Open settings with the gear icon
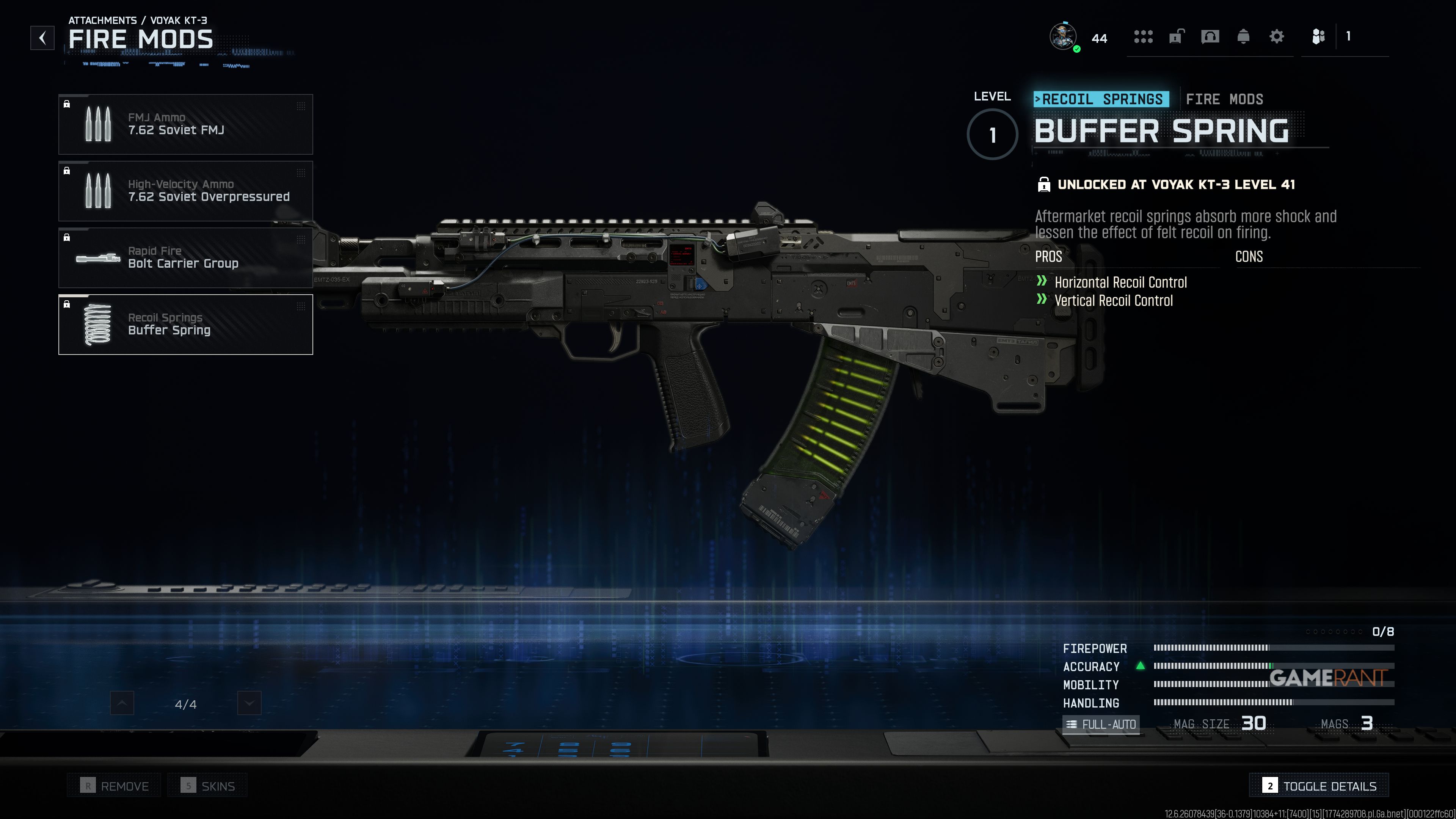The width and height of the screenshot is (1456, 819). coord(1276,37)
